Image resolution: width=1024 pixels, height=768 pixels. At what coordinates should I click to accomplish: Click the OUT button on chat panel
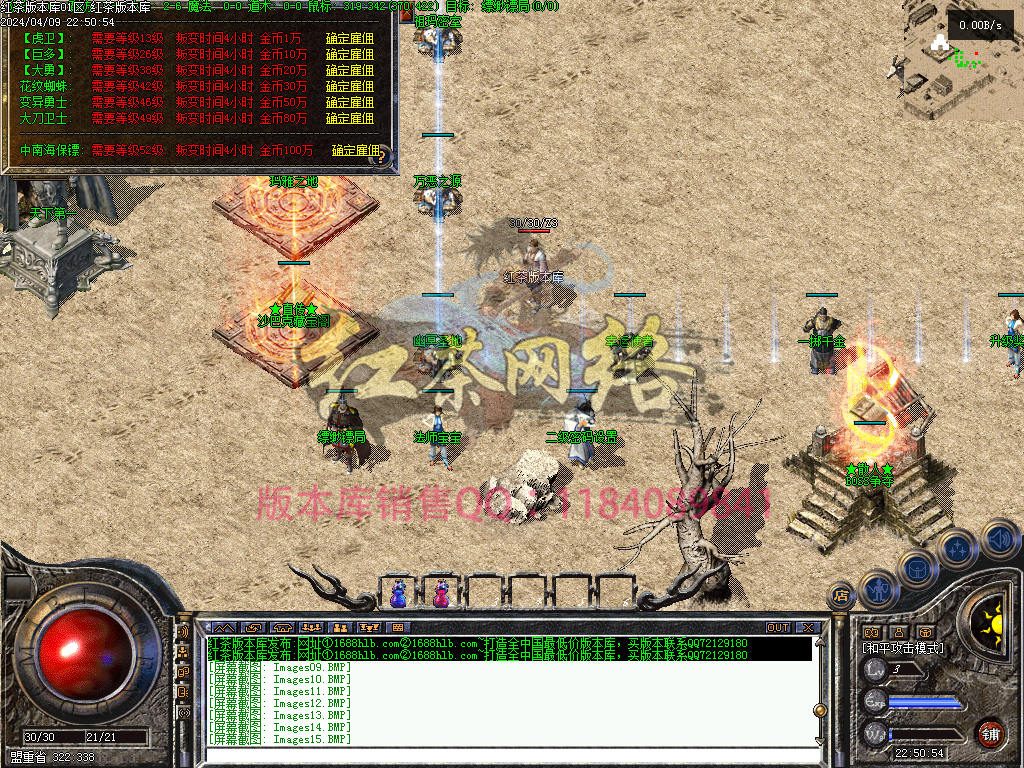[x=778, y=628]
